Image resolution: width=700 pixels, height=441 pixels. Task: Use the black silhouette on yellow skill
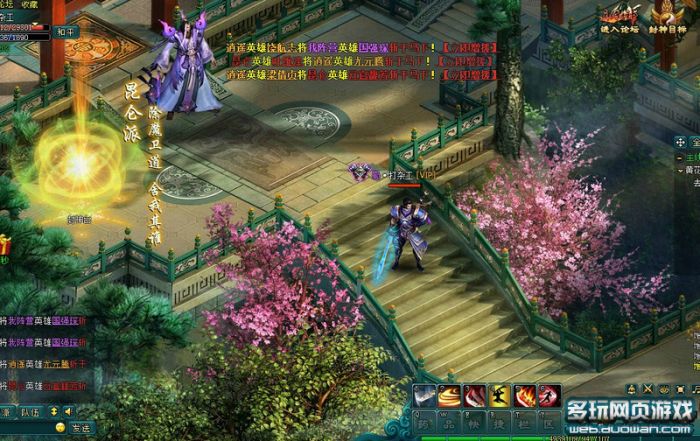500,396
